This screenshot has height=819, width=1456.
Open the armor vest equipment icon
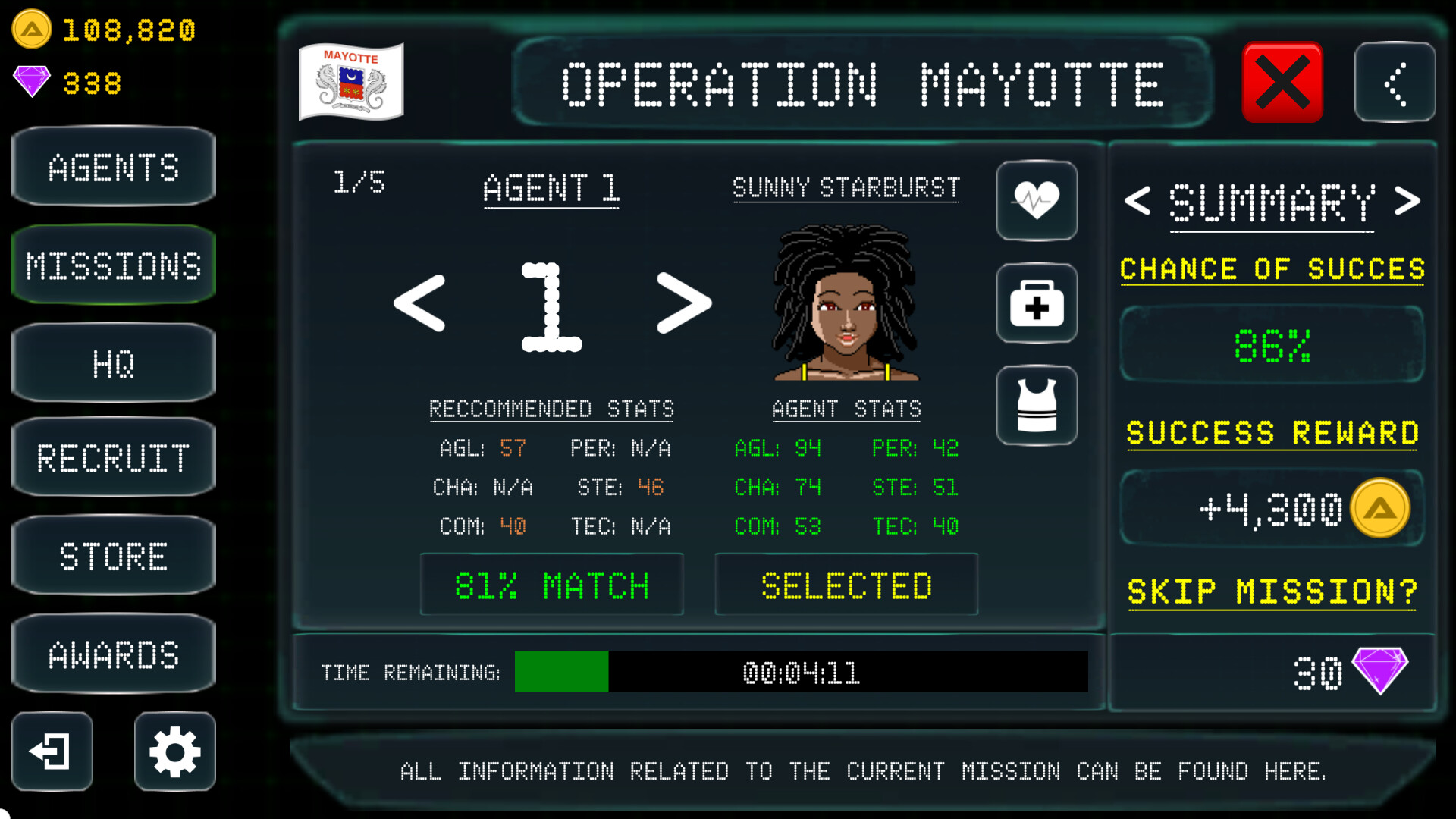[x=1037, y=405]
